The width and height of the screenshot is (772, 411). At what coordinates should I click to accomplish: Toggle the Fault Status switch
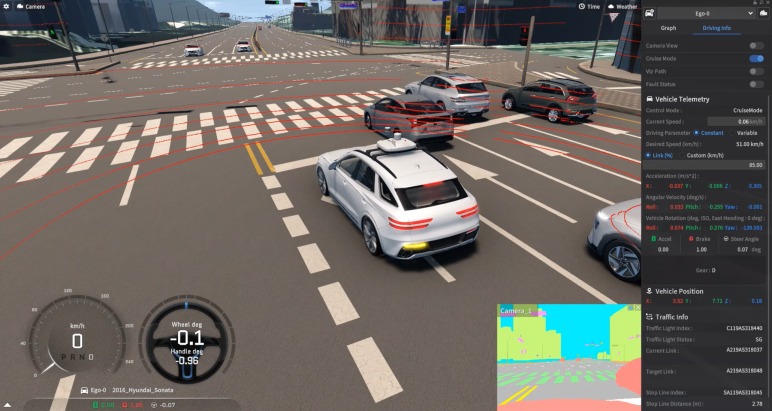[x=756, y=84]
